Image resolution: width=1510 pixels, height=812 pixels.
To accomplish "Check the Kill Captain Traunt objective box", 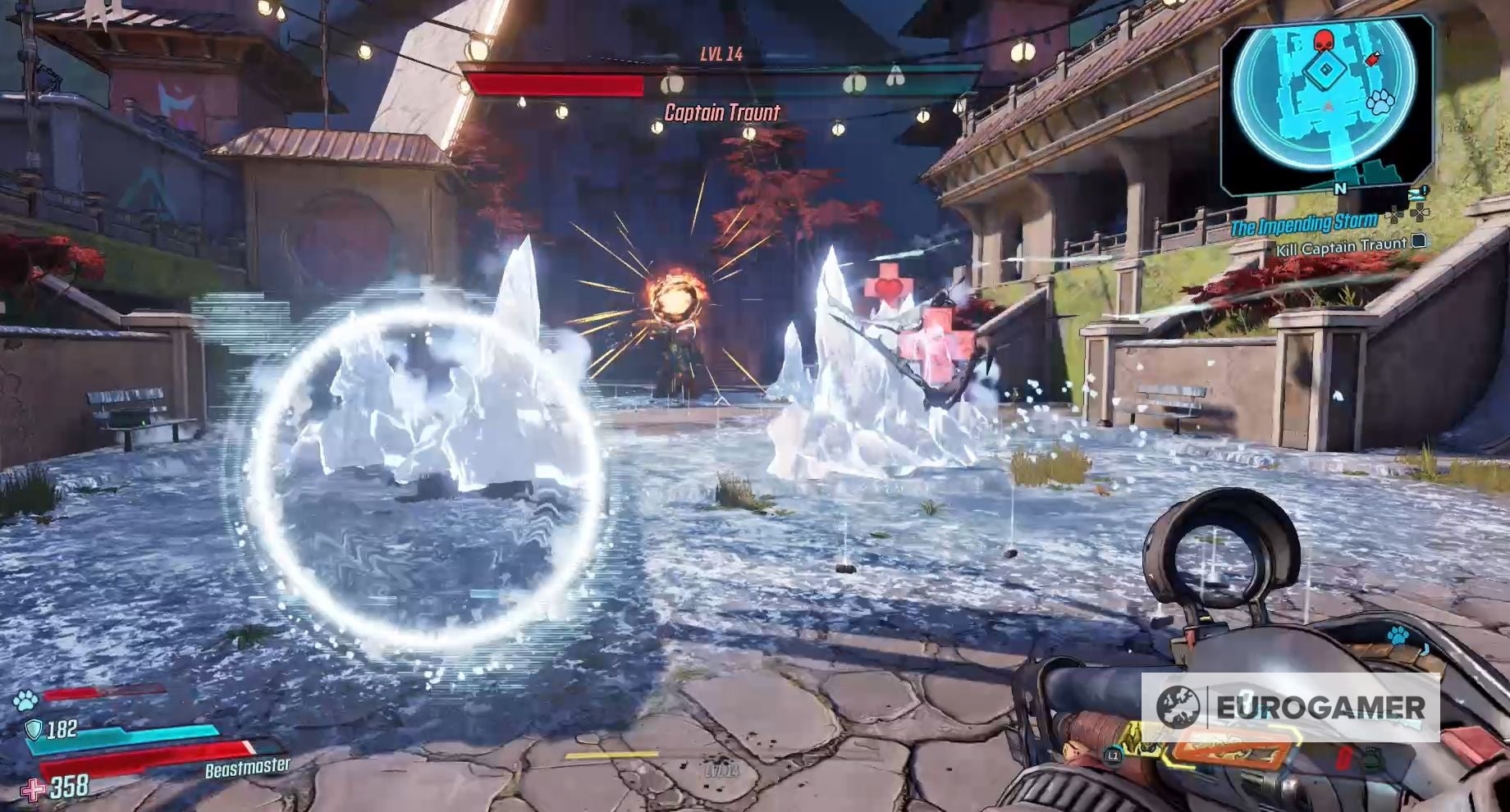I will (x=1419, y=242).
